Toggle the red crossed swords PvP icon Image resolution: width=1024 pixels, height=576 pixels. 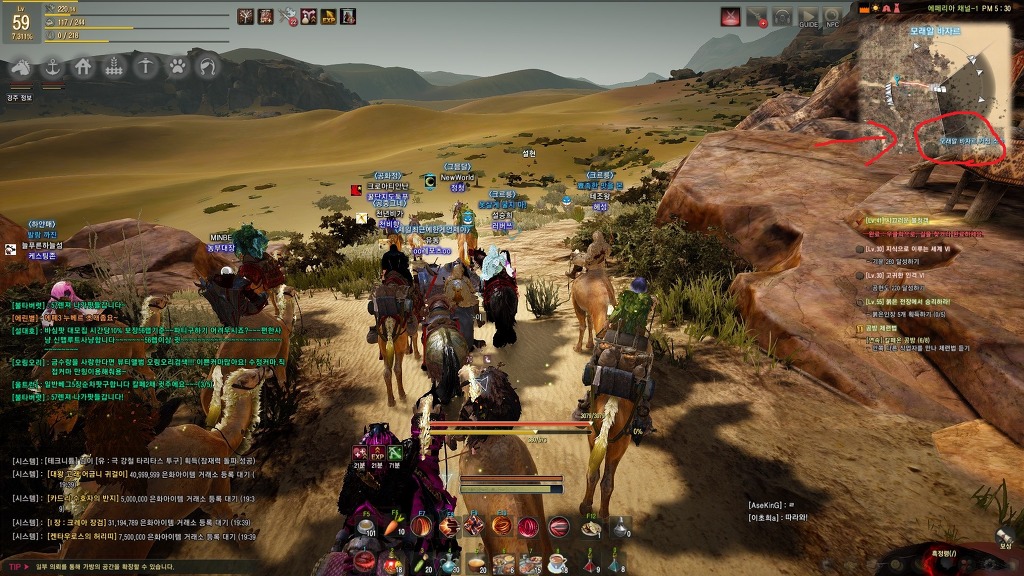coord(731,16)
